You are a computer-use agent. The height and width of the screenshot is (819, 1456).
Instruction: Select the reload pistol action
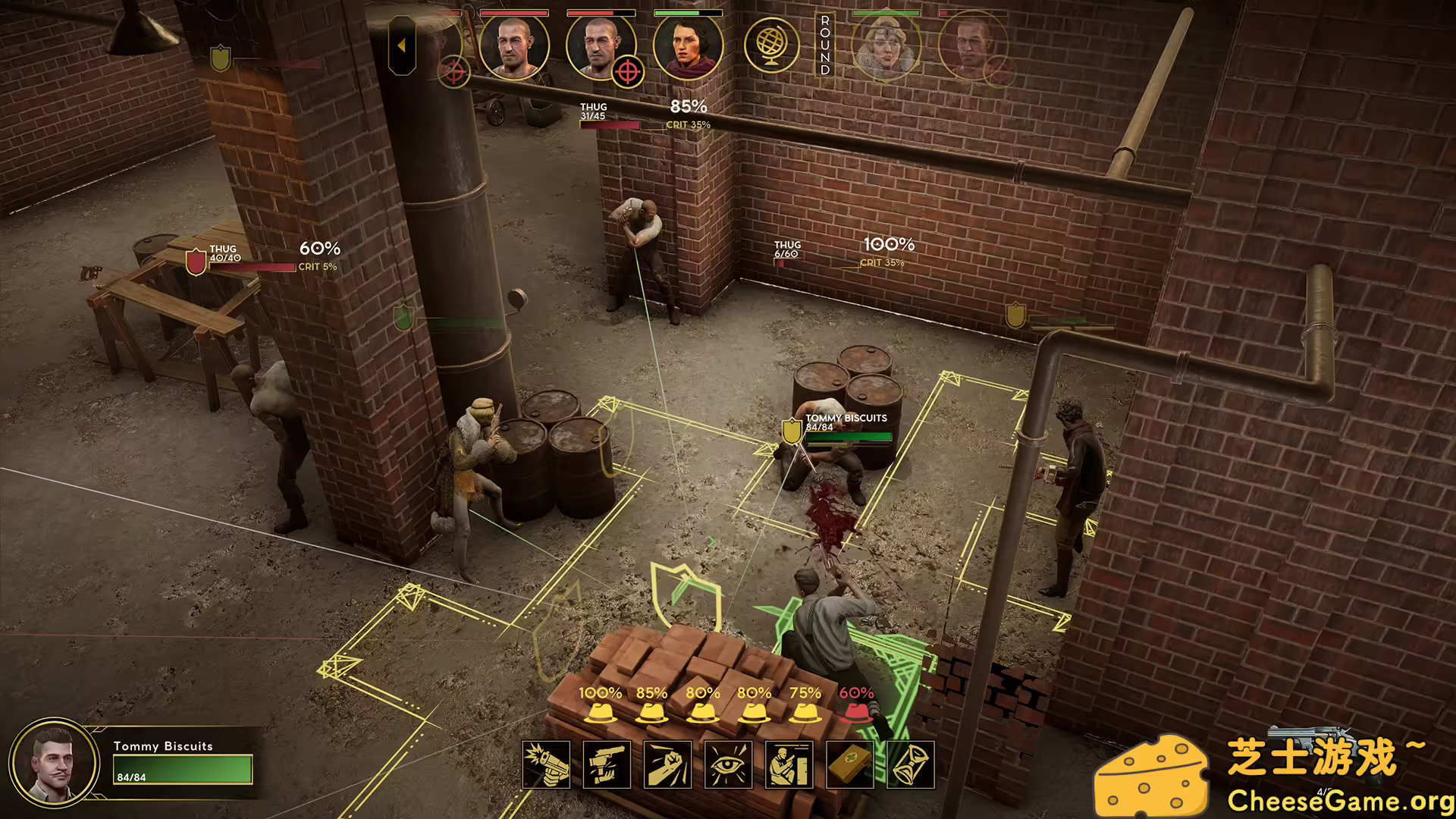[x=607, y=764]
